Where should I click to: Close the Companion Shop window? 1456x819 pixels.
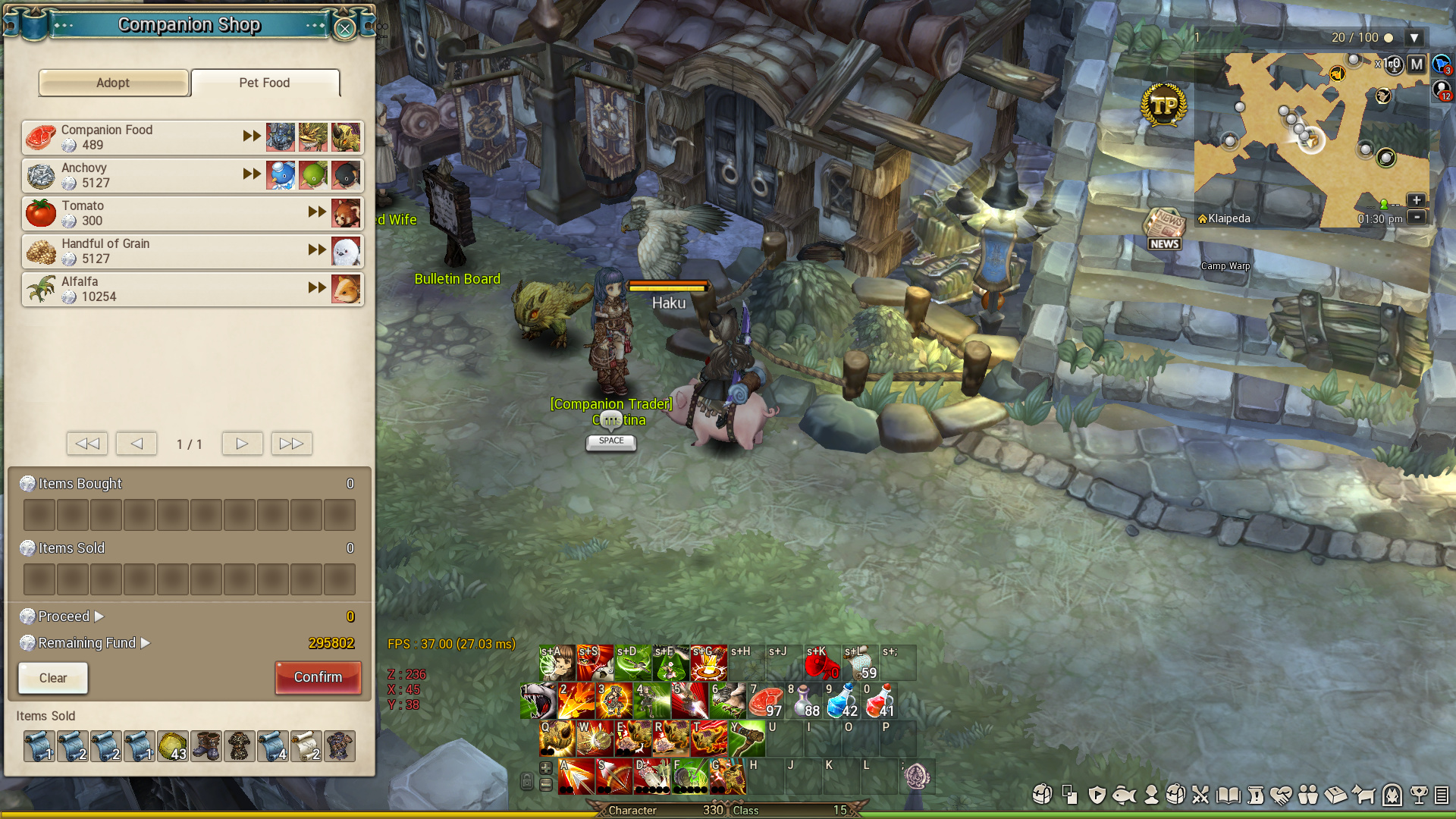click(x=344, y=29)
